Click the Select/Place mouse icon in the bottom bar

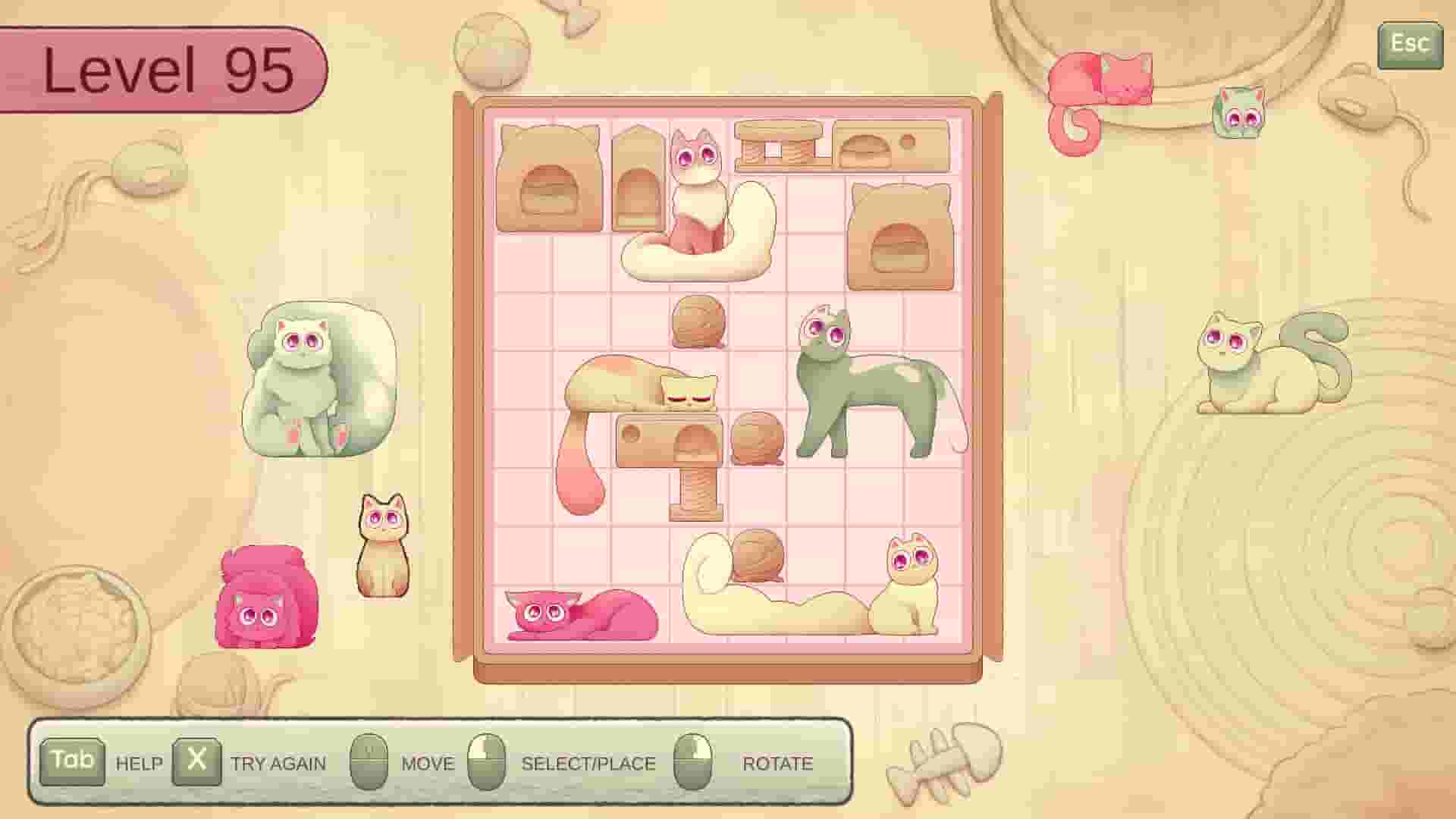coord(489,761)
